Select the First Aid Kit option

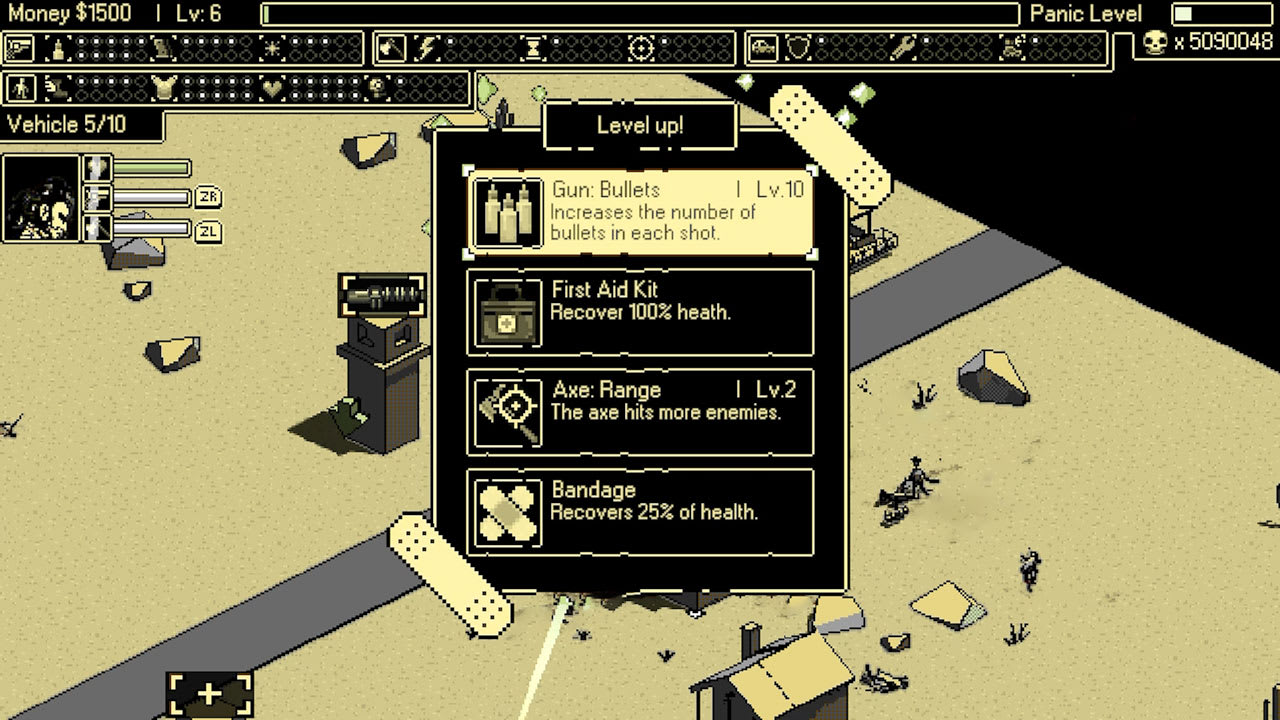(x=640, y=311)
